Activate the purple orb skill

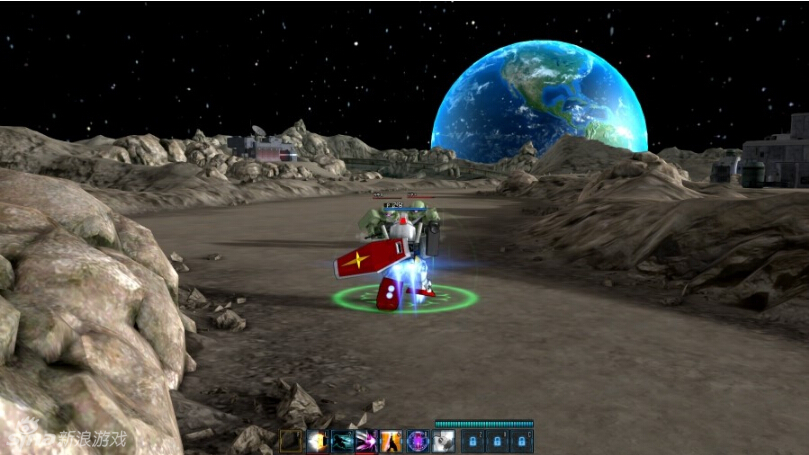click(417, 441)
